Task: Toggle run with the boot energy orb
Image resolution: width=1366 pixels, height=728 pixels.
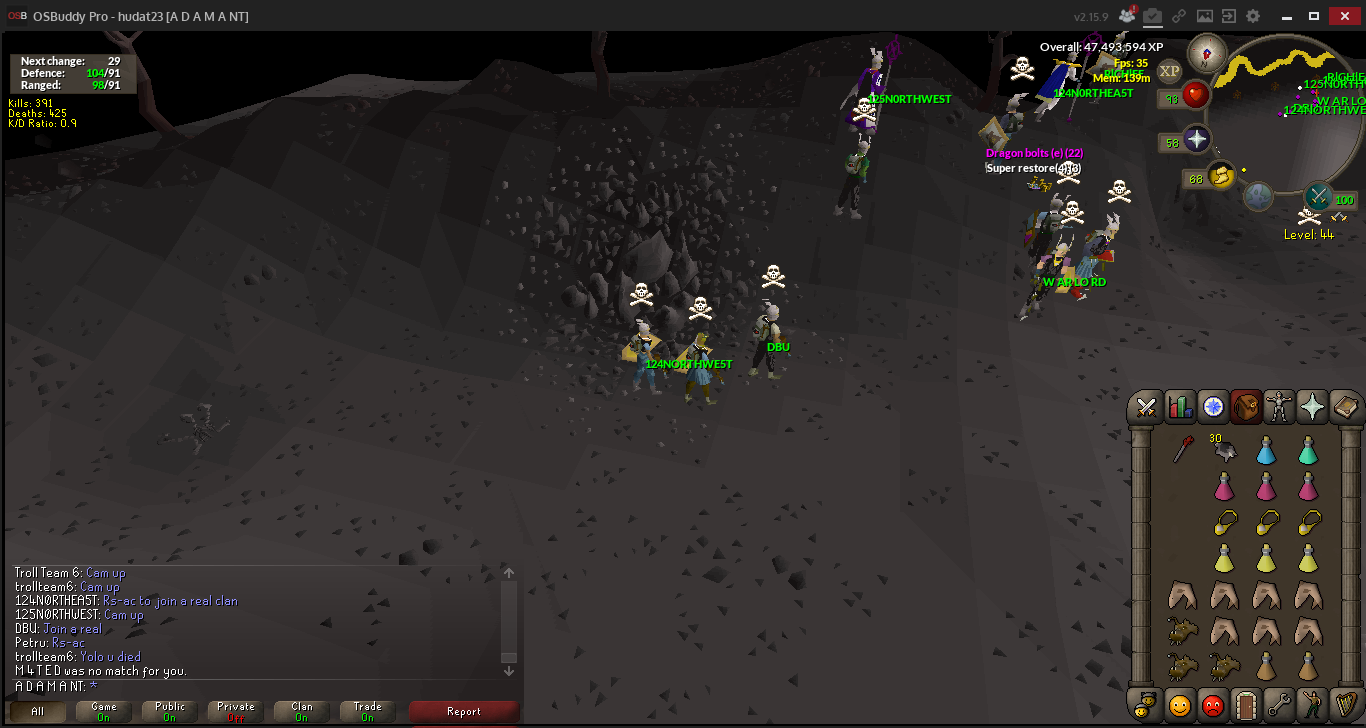Action: 1221,176
